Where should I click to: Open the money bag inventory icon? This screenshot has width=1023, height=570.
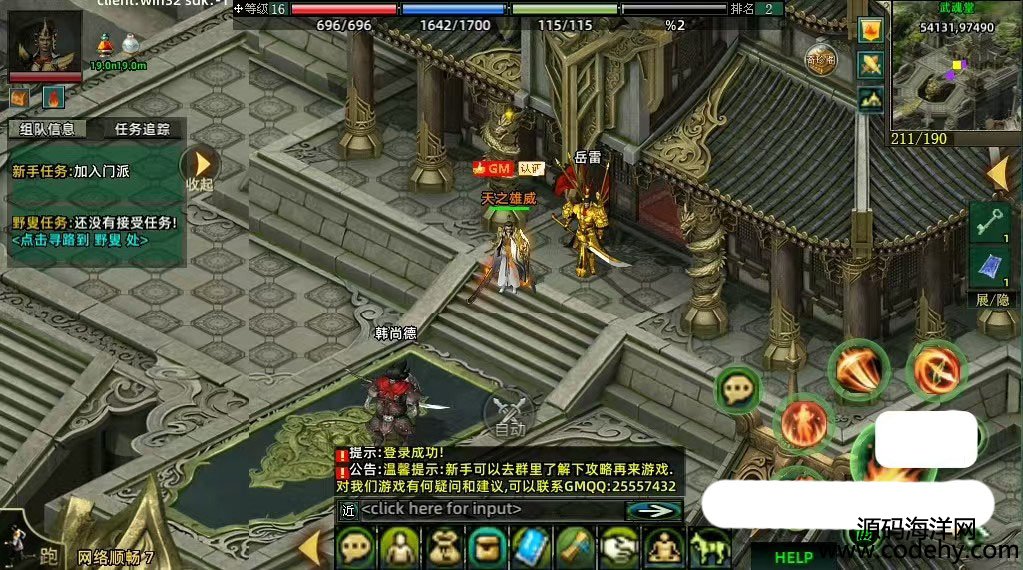[x=445, y=548]
